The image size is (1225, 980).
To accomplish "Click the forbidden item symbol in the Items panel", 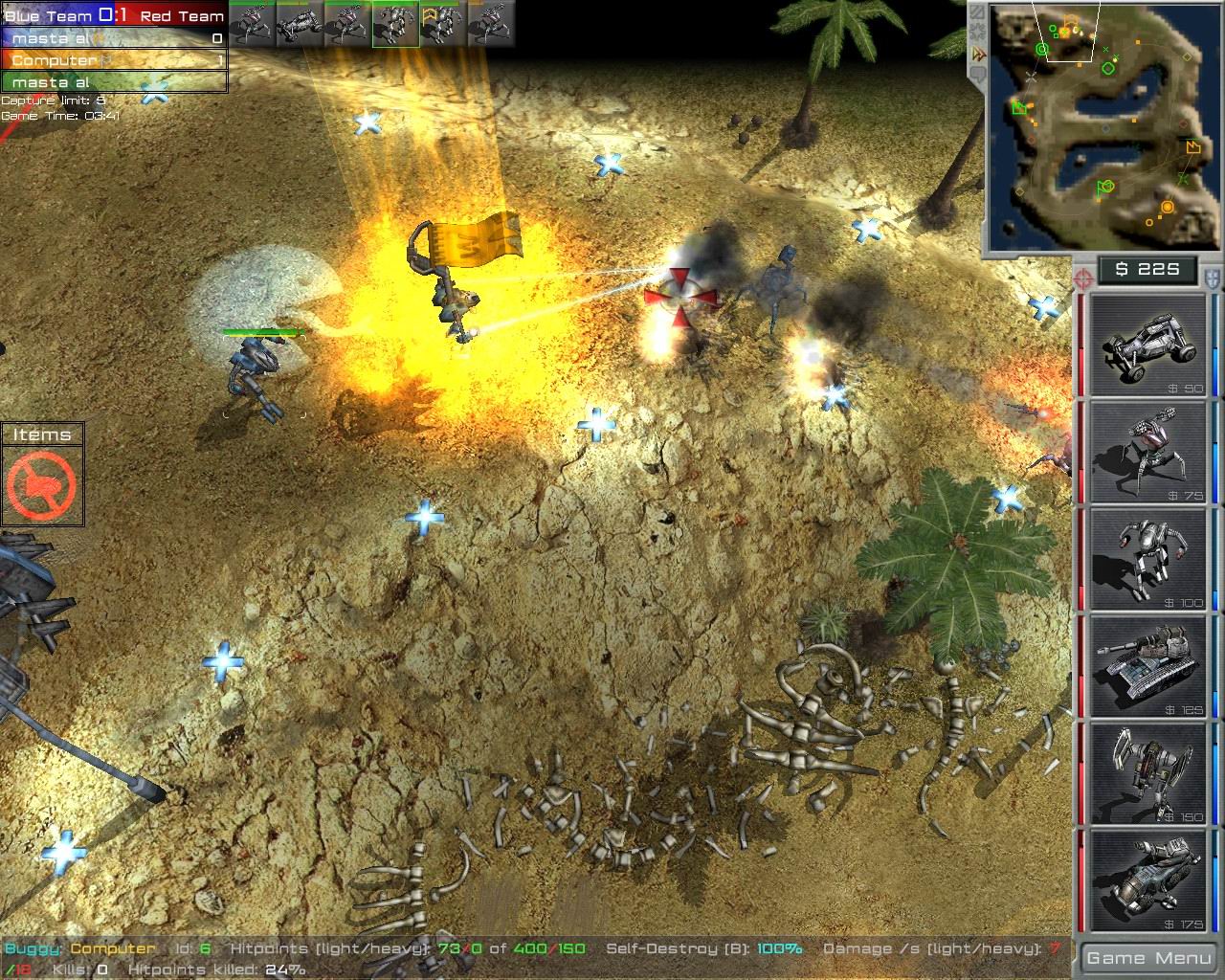I will 43,481.
